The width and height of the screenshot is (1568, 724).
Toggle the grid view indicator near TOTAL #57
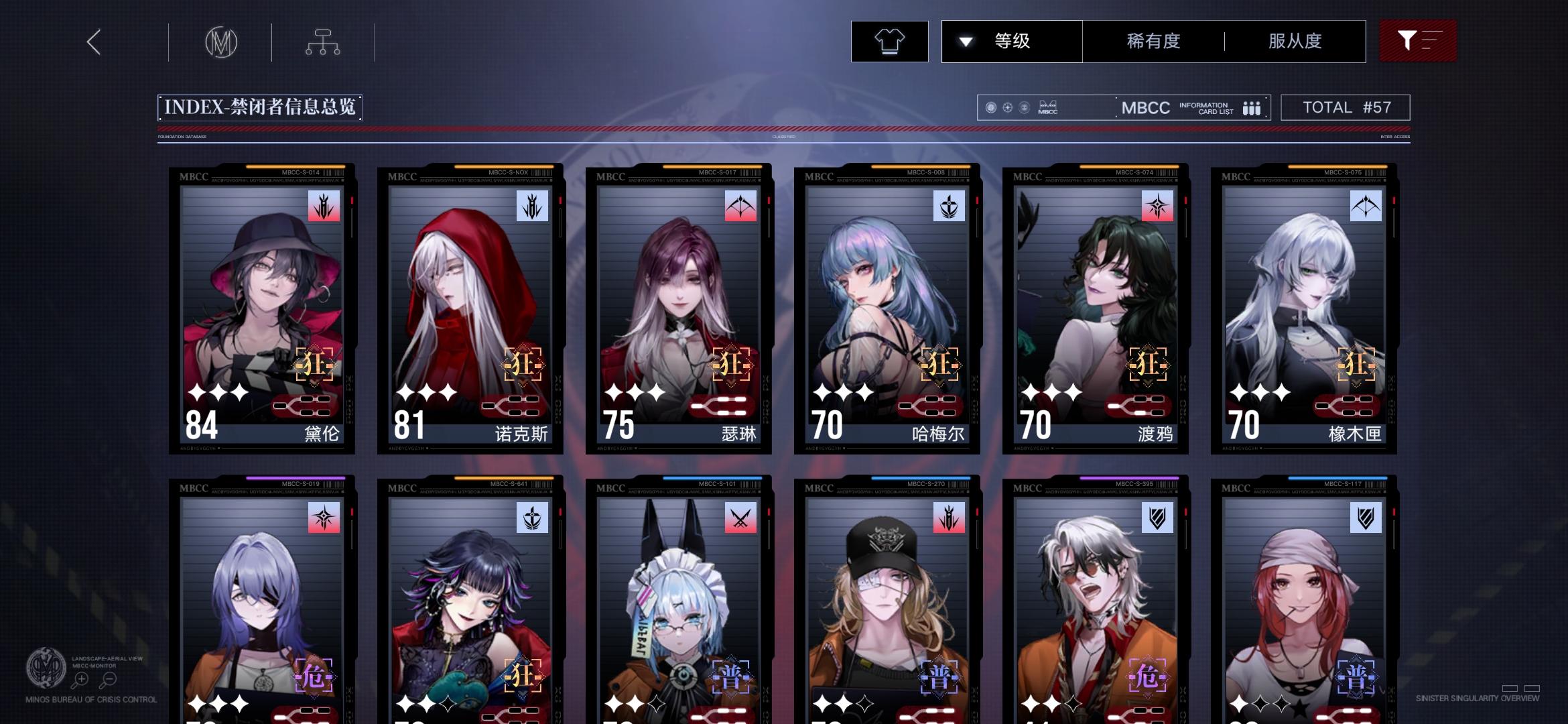1252,107
